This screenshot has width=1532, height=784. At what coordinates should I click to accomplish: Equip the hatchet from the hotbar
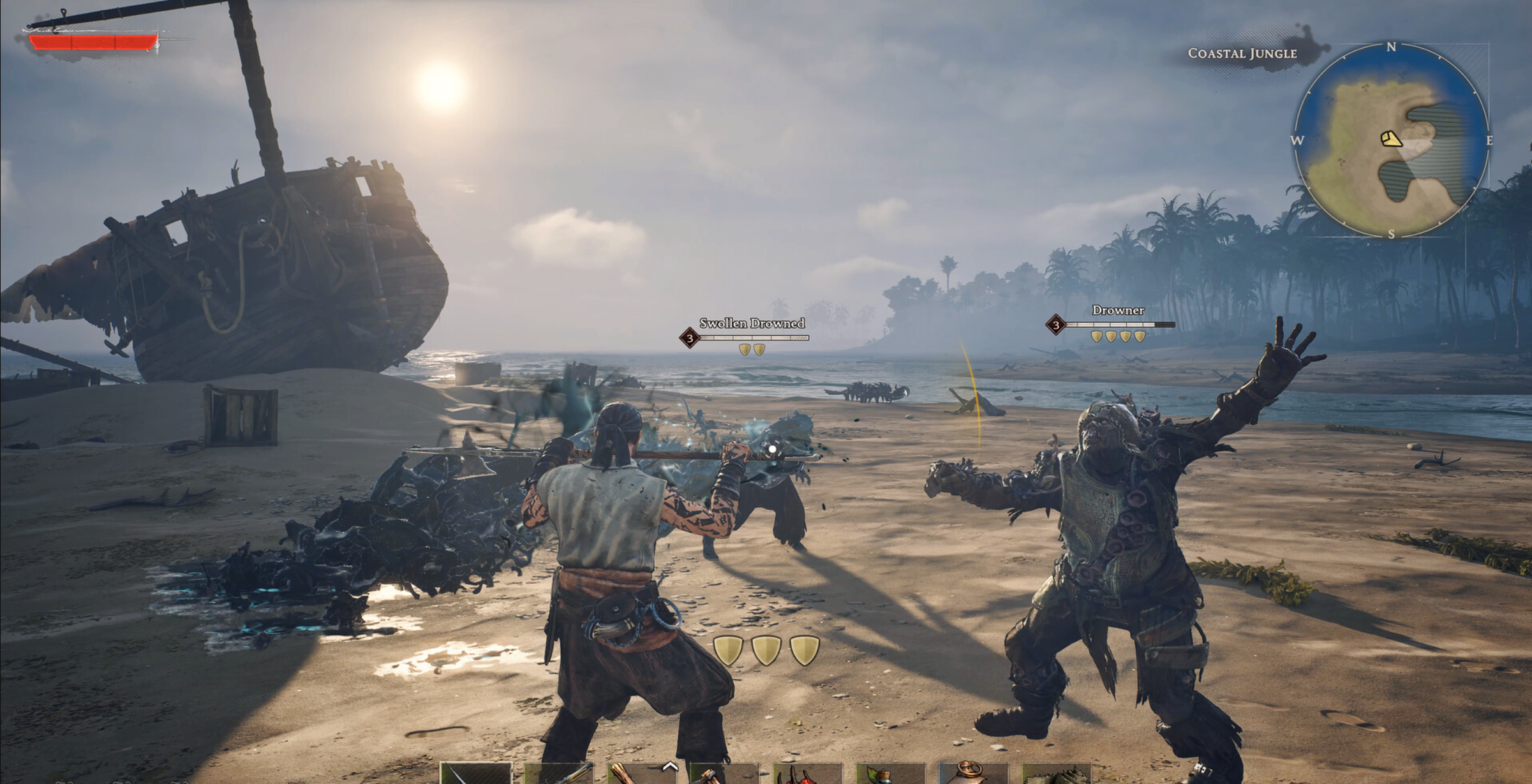pos(724,774)
